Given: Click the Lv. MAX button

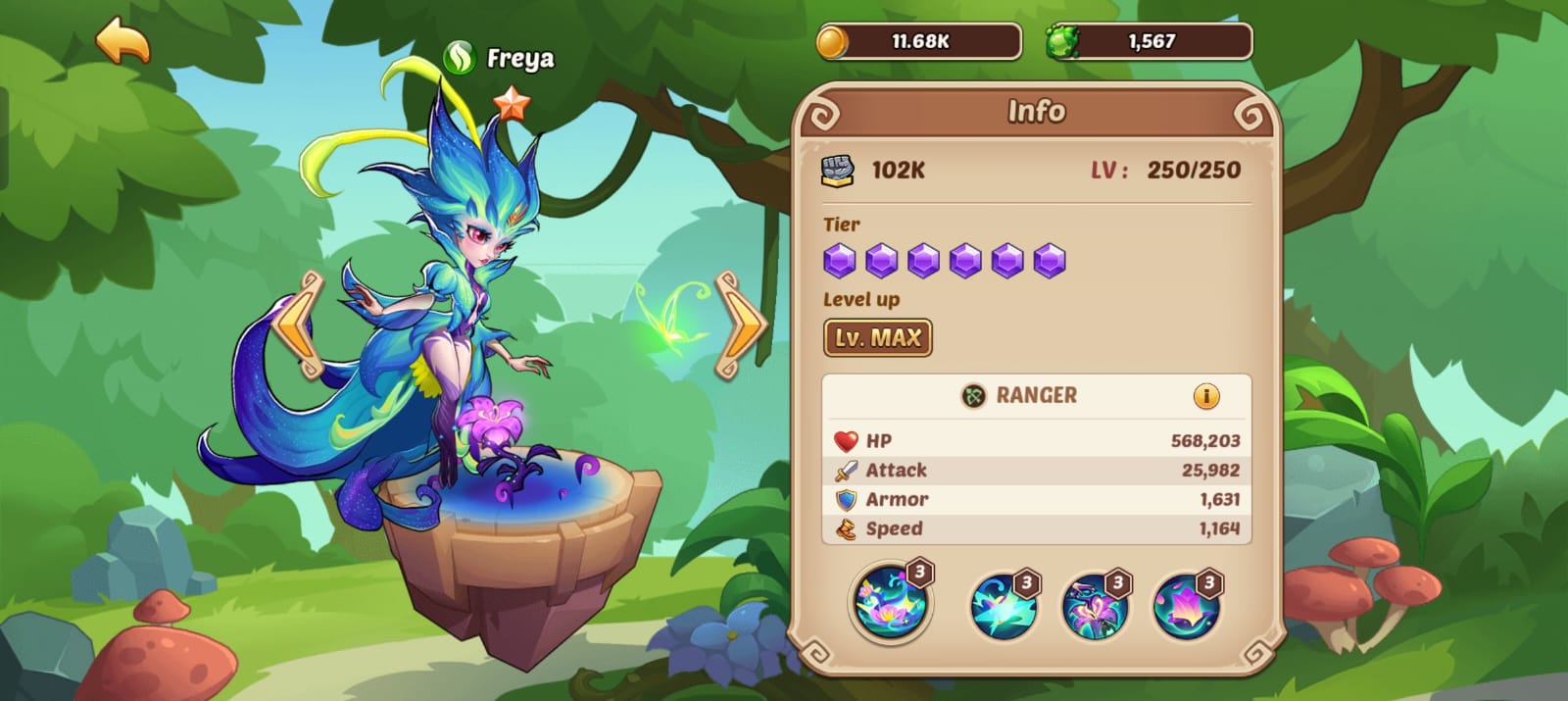Looking at the screenshot, I should [877, 338].
